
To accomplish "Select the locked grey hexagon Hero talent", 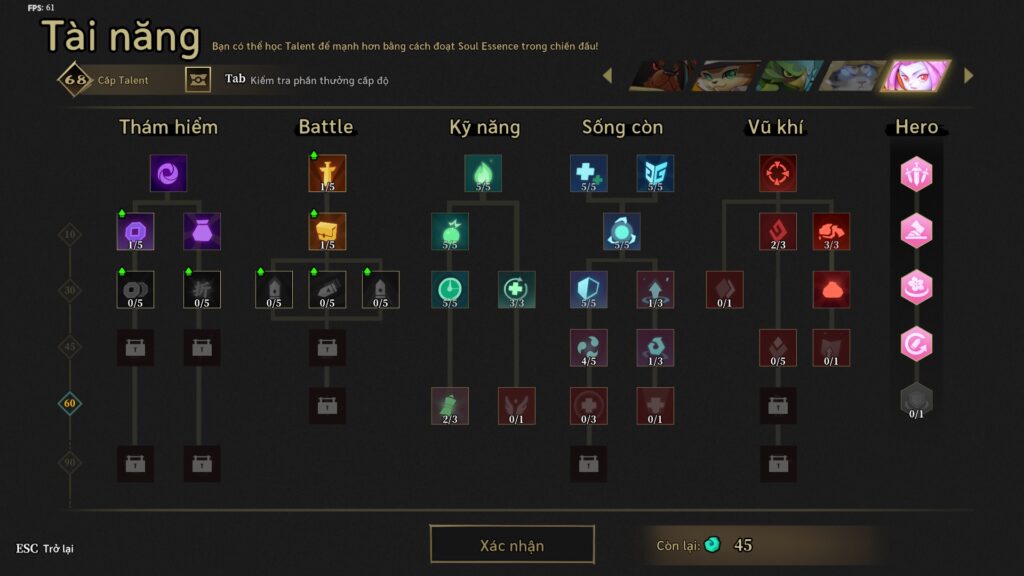I will click(x=916, y=399).
